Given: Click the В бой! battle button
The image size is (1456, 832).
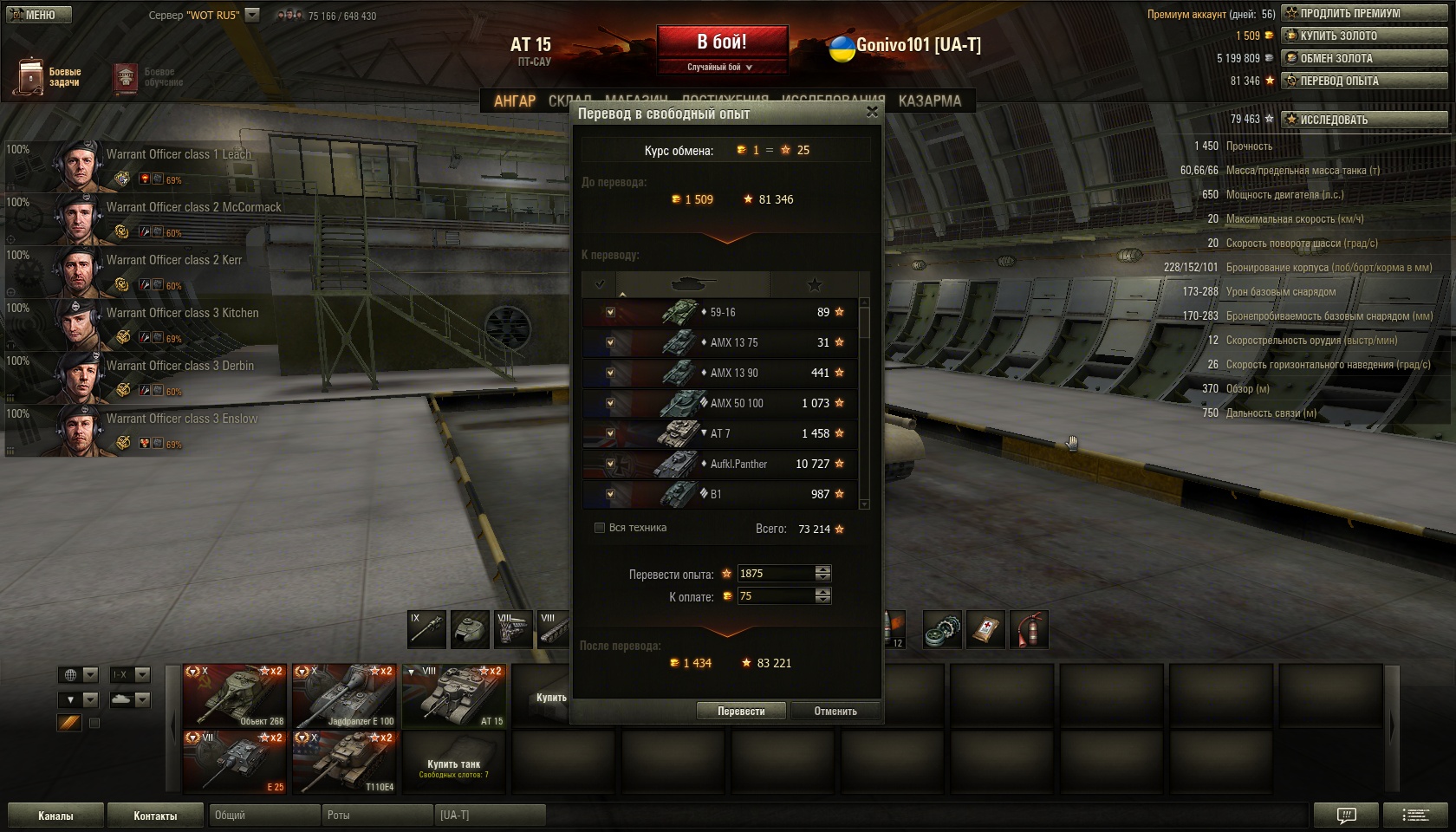Looking at the screenshot, I should [722, 42].
